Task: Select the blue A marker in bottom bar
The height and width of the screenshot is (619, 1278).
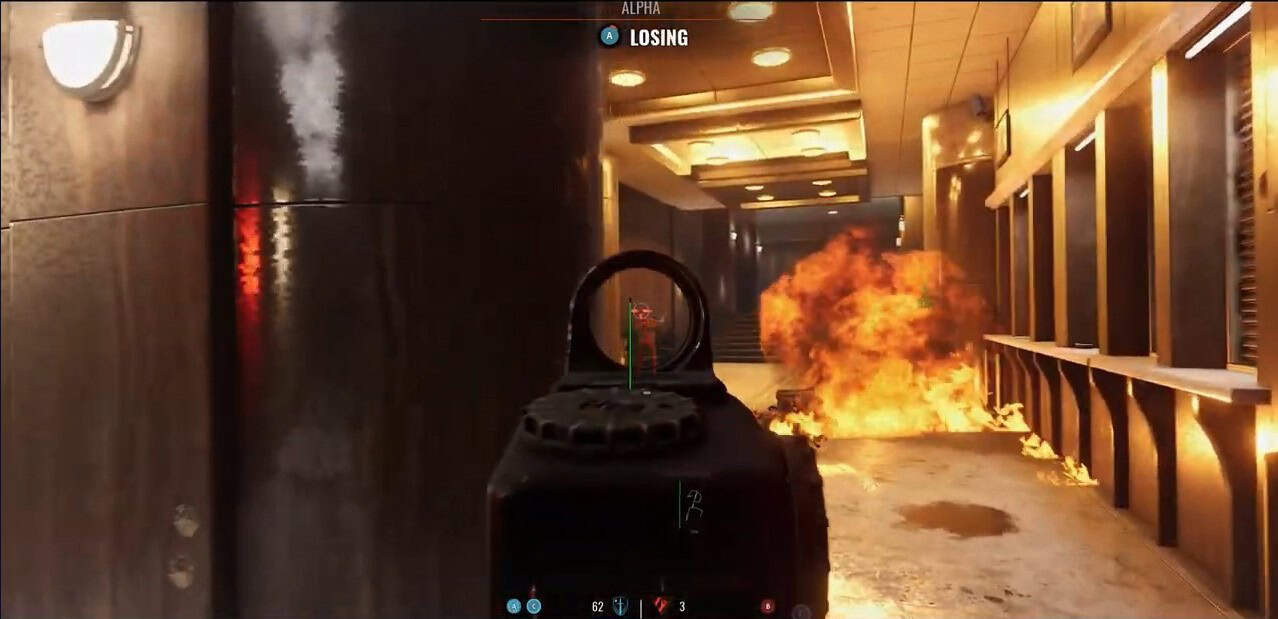Action: click(x=514, y=606)
